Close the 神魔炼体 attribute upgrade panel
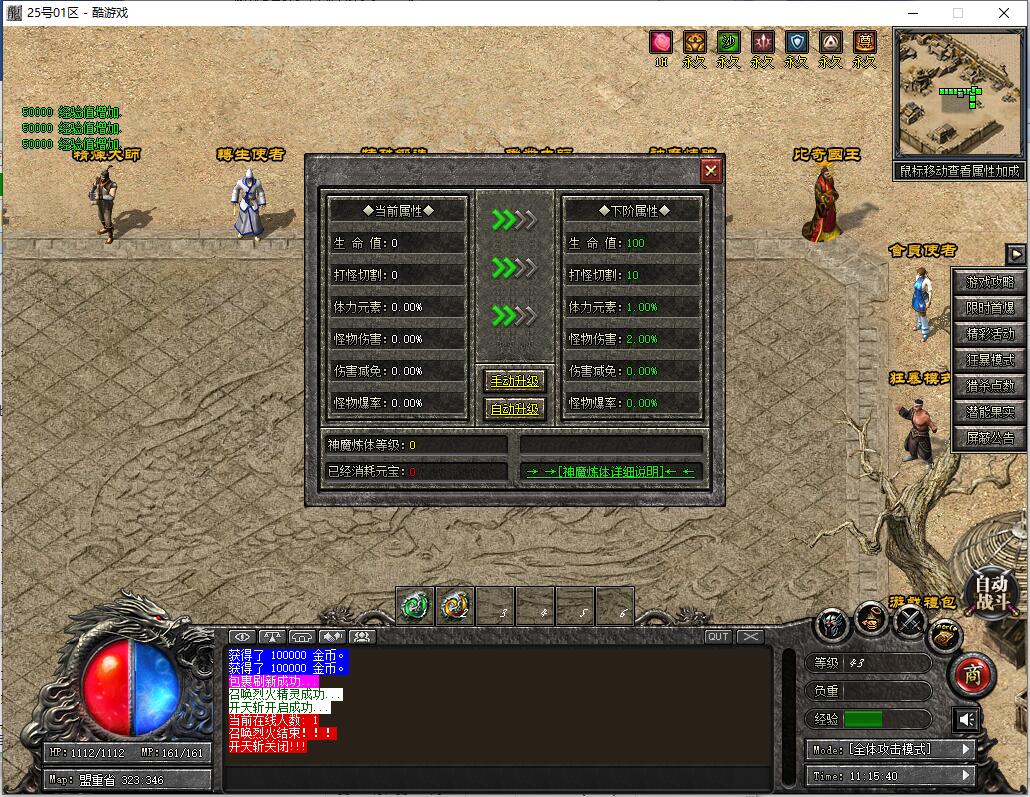The image size is (1030, 797). coord(711,171)
